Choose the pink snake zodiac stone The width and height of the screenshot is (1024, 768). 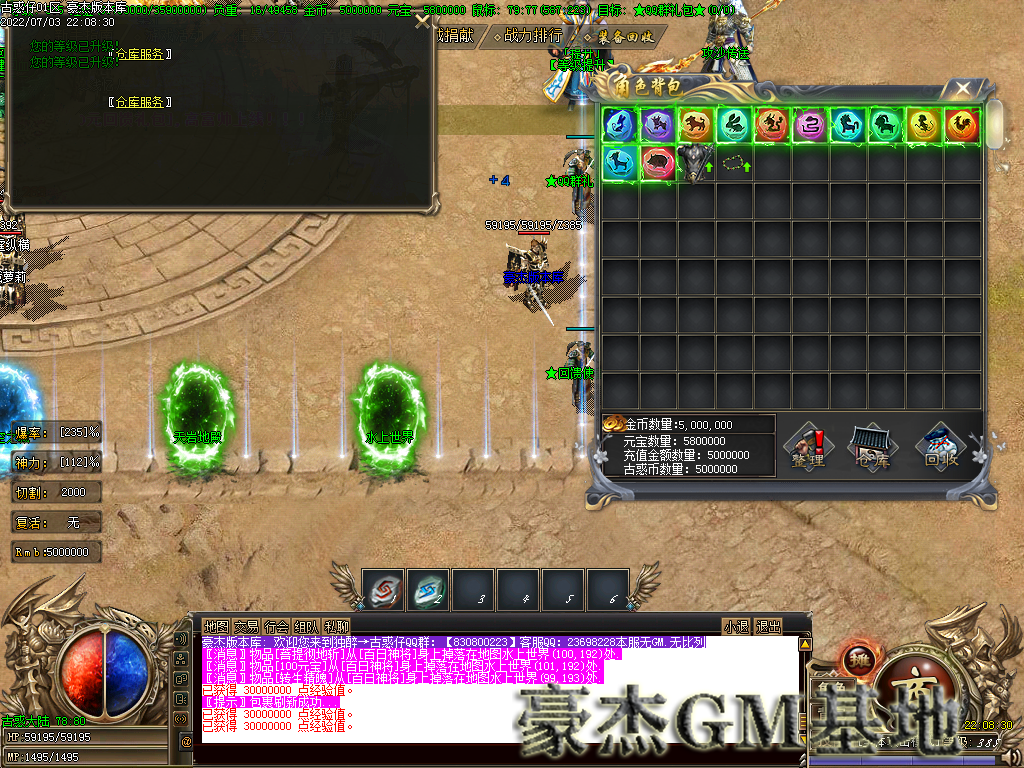click(x=809, y=125)
